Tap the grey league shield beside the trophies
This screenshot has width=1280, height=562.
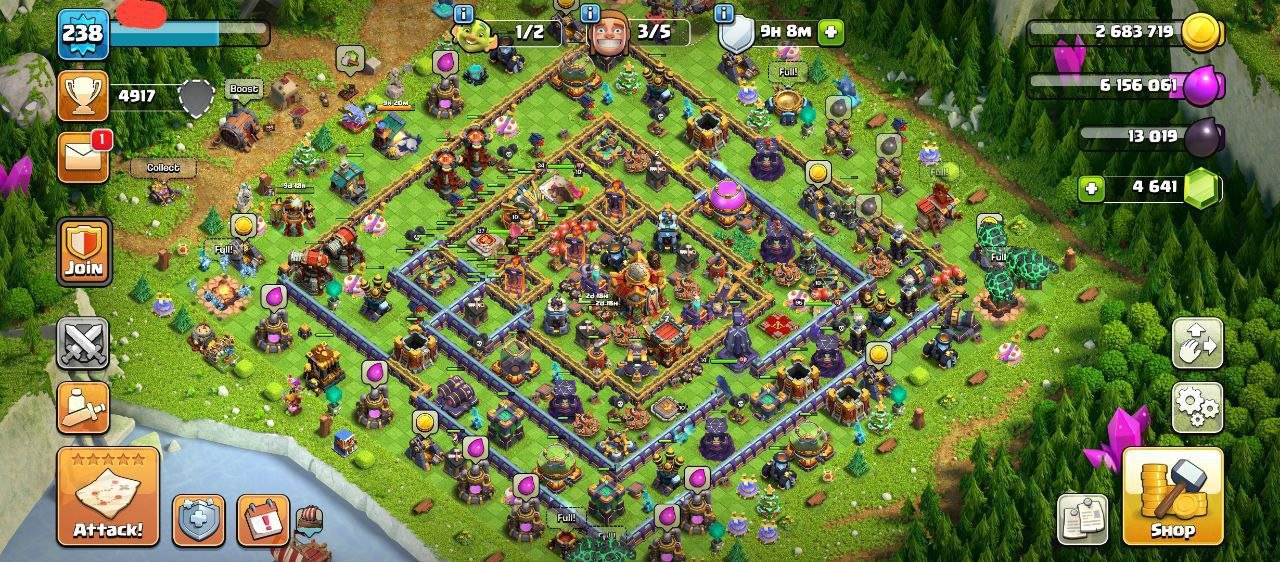(x=197, y=96)
